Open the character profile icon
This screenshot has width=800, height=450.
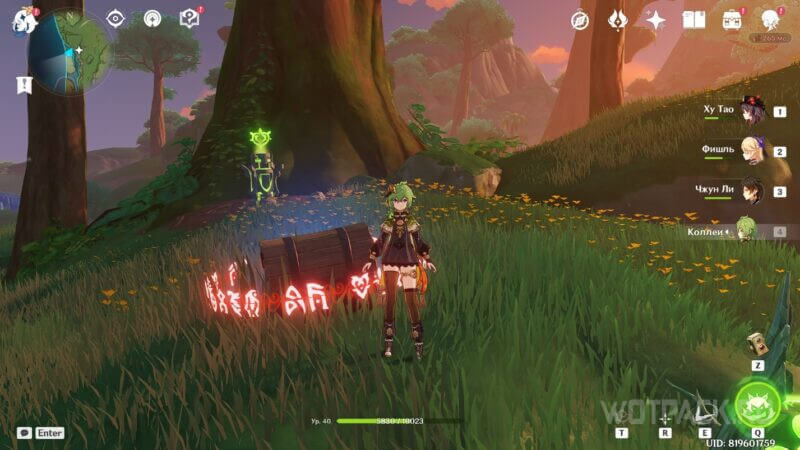coord(771,20)
